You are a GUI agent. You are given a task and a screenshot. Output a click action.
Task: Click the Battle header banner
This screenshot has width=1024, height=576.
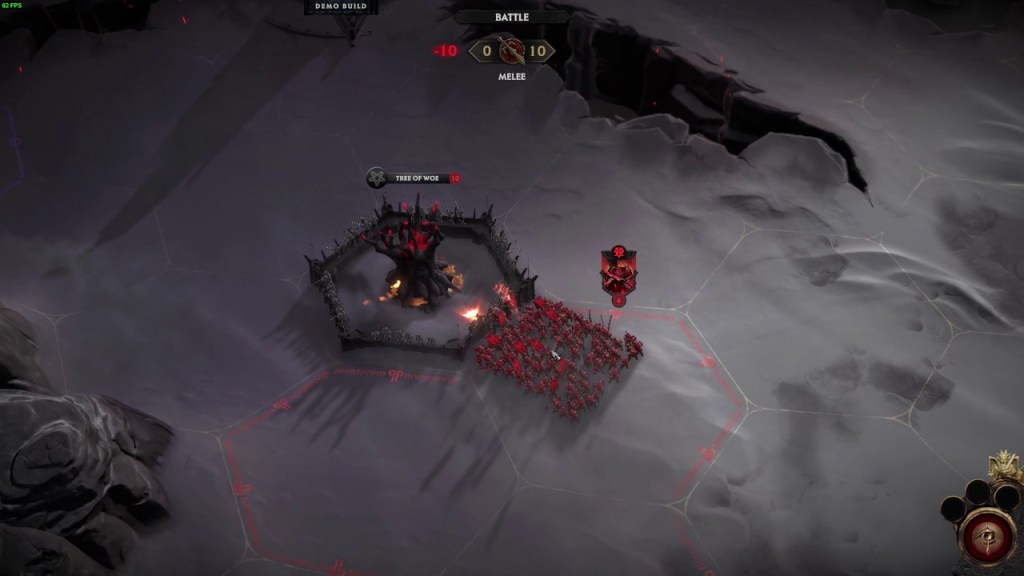pos(512,17)
